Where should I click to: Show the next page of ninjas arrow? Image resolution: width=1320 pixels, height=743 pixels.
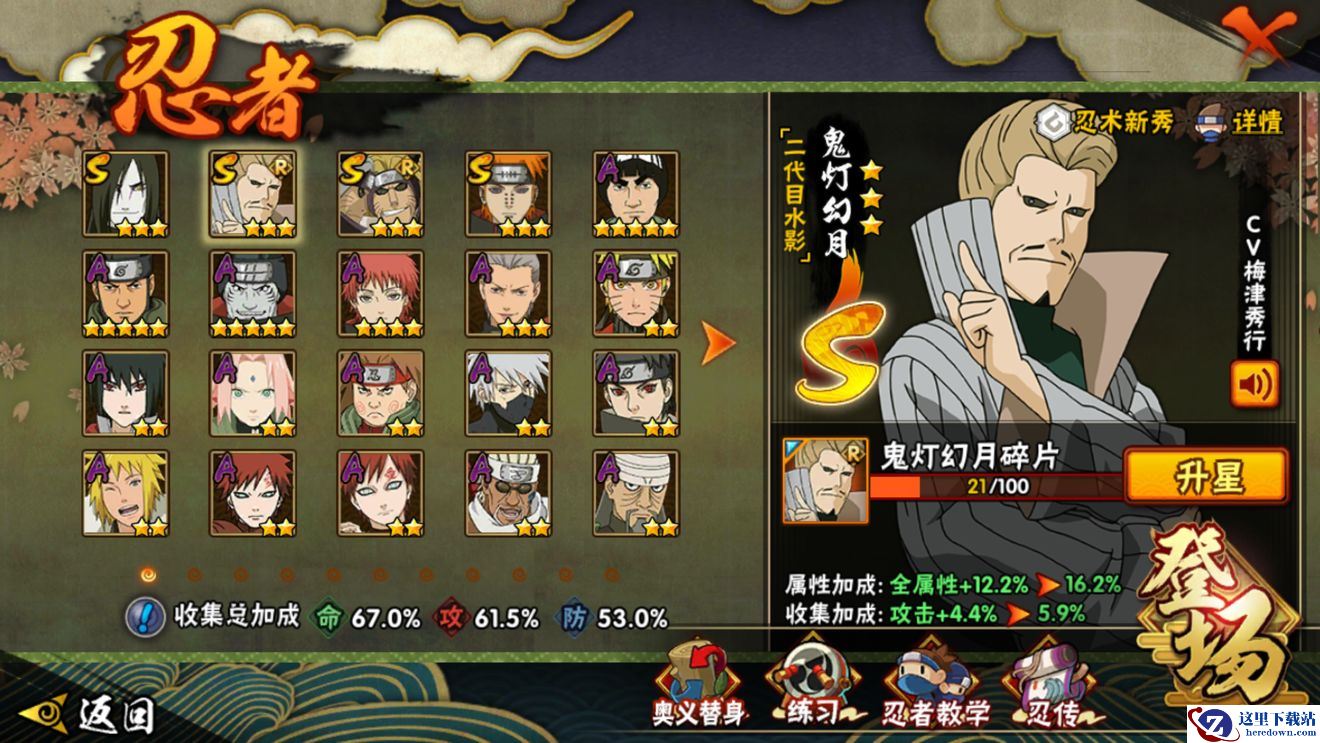[717, 343]
